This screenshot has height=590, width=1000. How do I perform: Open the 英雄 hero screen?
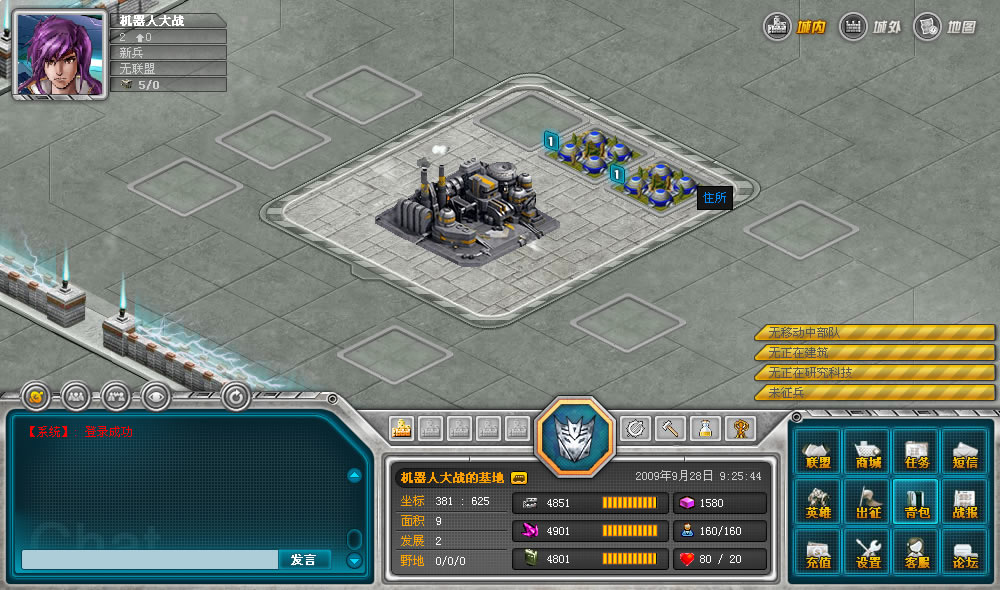[818, 502]
